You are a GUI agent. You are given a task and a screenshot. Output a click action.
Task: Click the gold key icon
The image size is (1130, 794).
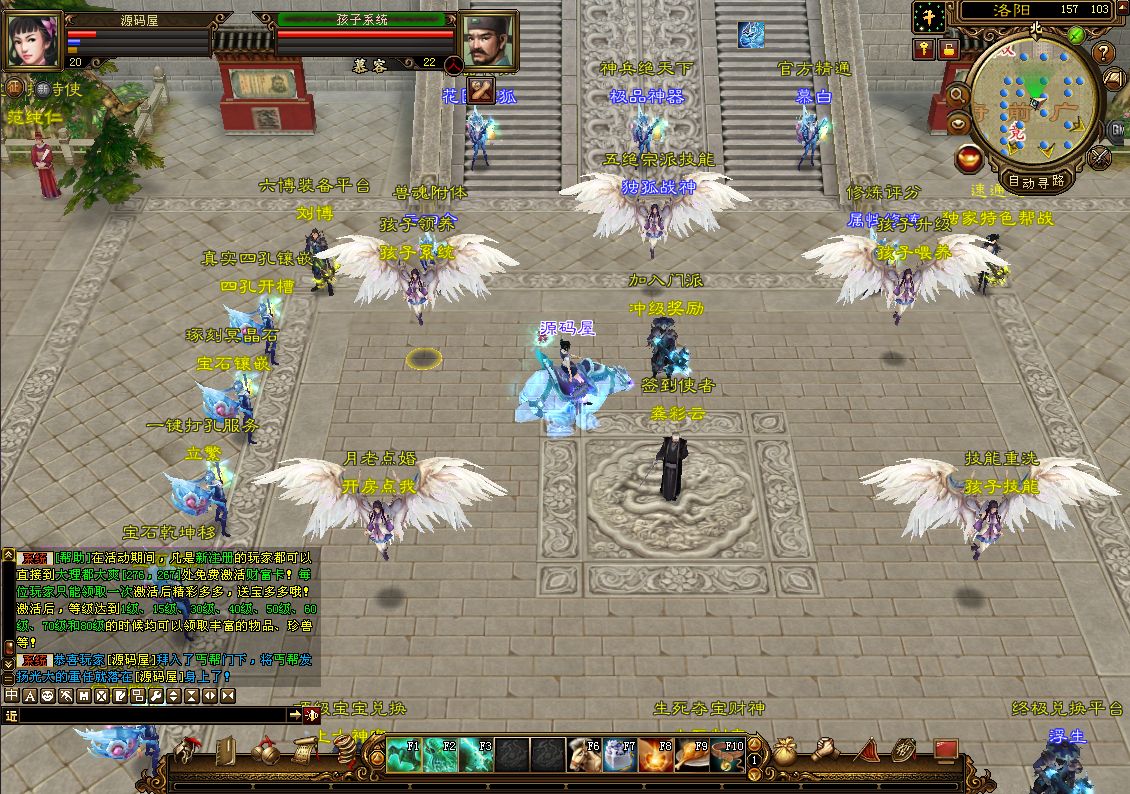tap(922, 48)
